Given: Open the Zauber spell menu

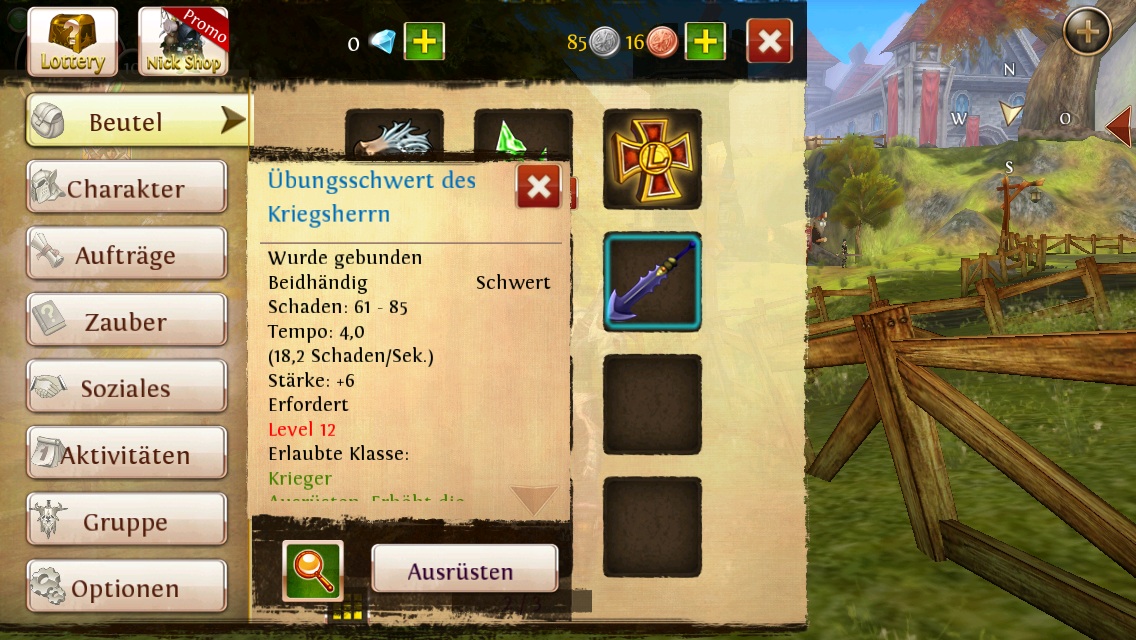Looking at the screenshot, I should point(126,322).
